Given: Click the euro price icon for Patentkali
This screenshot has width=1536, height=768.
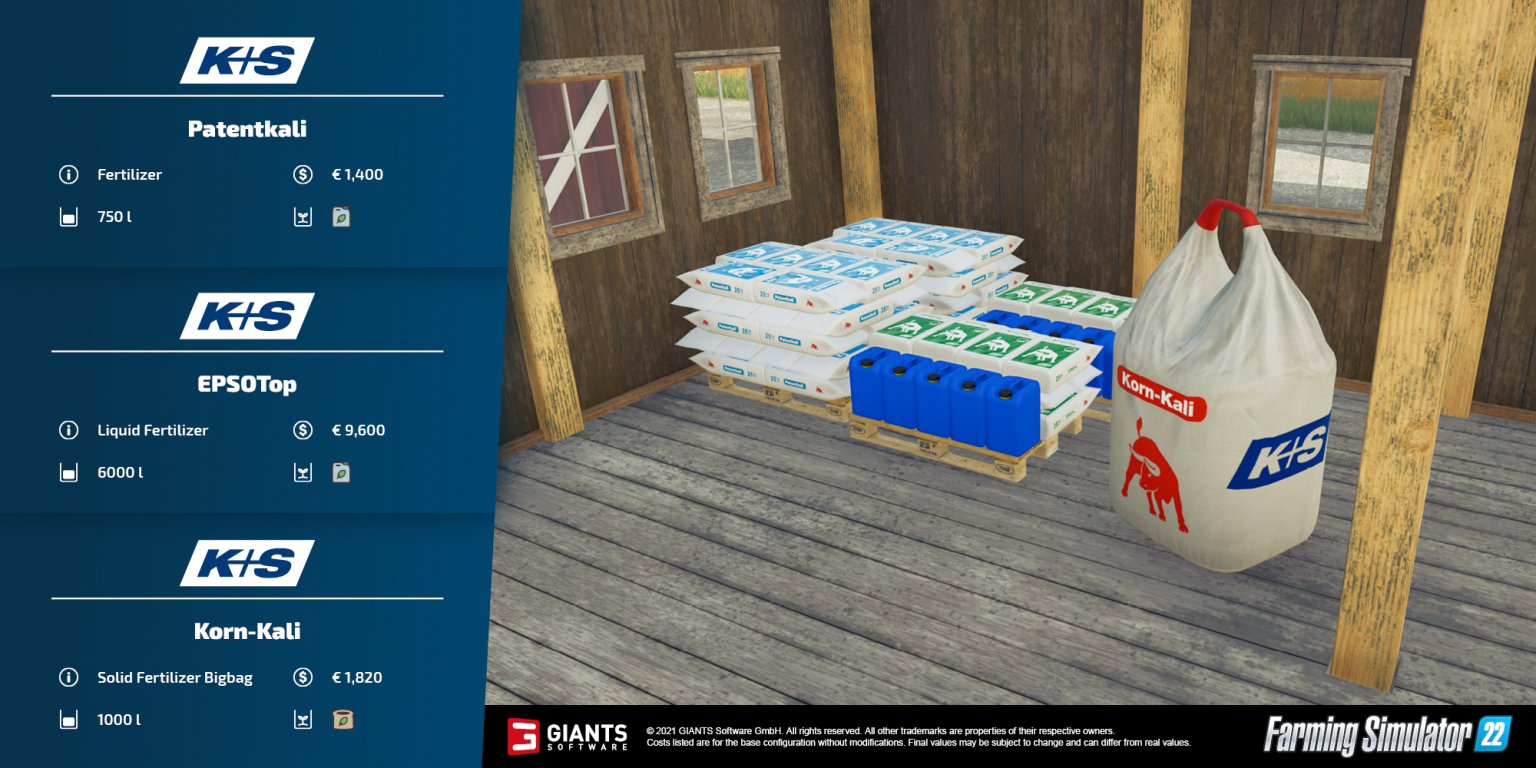Looking at the screenshot, I should (x=303, y=174).
